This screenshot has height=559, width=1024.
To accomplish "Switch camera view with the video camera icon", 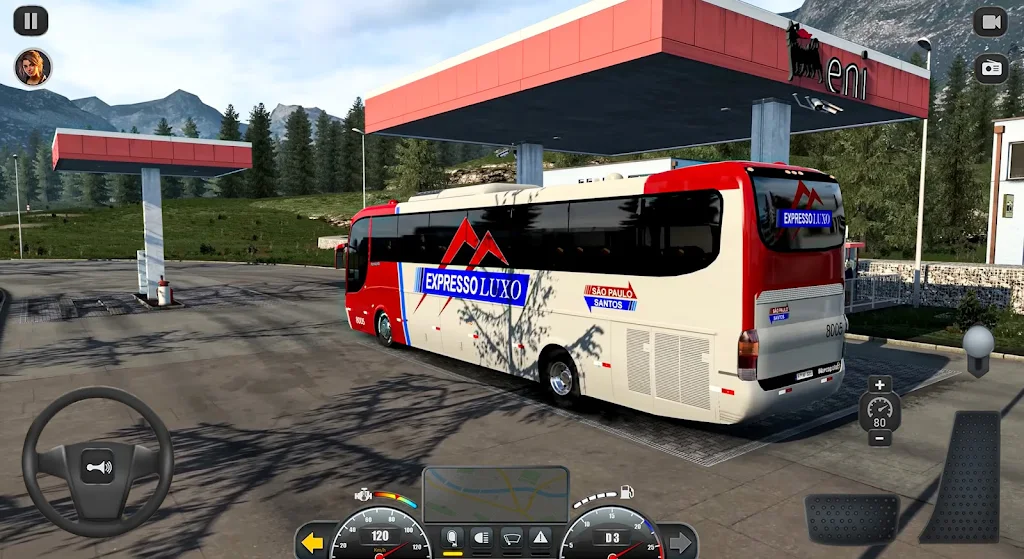I will click(x=990, y=21).
